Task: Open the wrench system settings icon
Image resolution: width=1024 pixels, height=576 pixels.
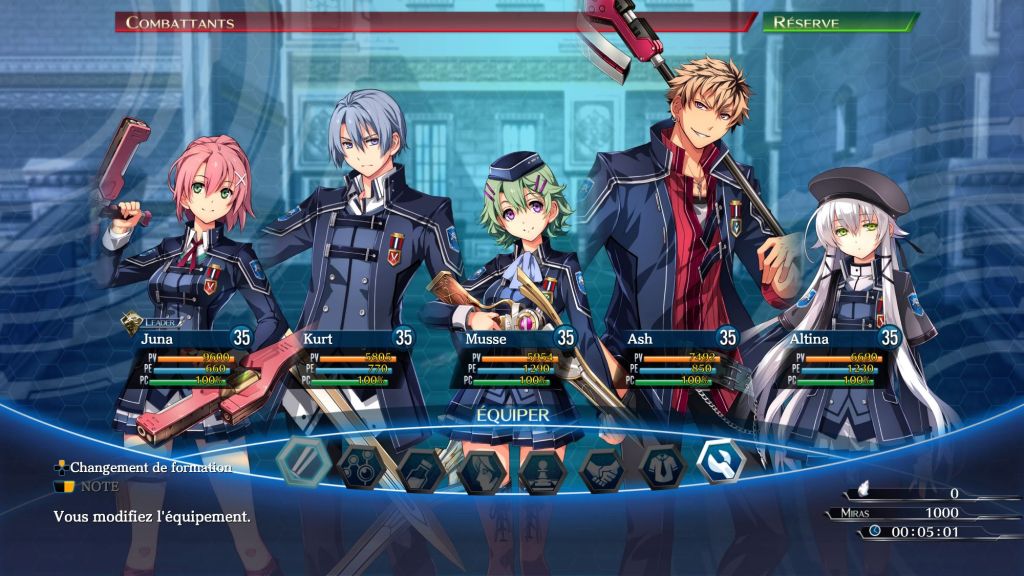Action: point(721,461)
